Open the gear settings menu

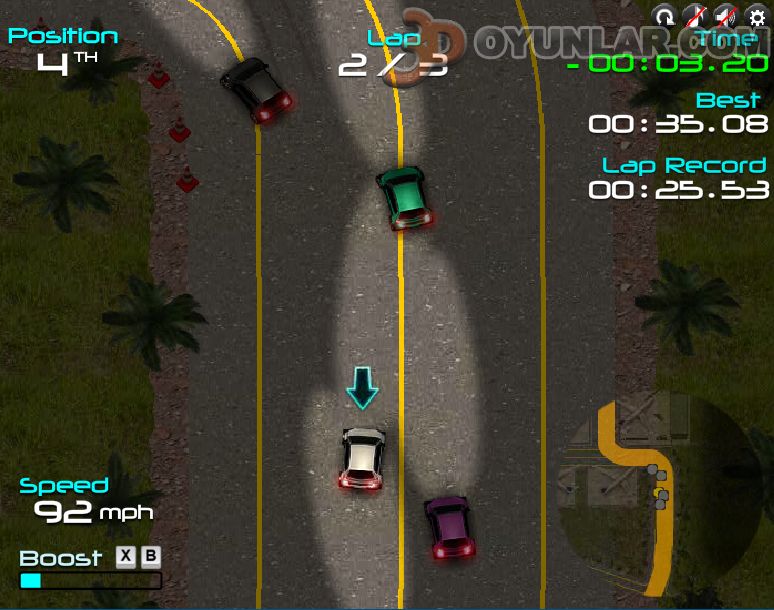click(756, 16)
